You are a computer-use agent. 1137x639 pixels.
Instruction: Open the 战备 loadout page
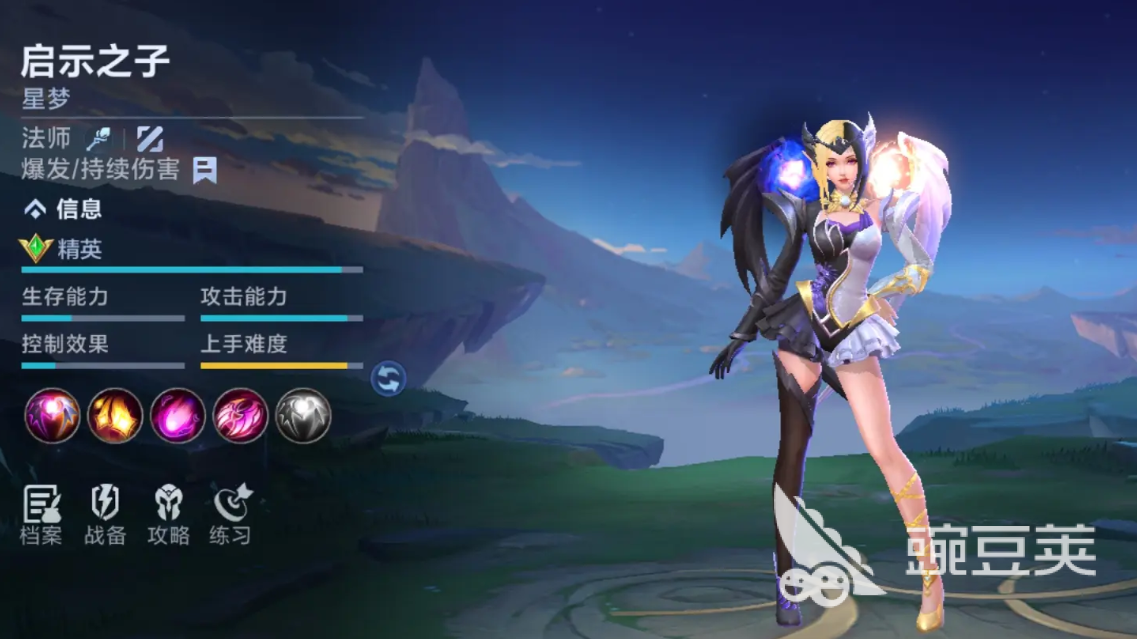[105, 515]
